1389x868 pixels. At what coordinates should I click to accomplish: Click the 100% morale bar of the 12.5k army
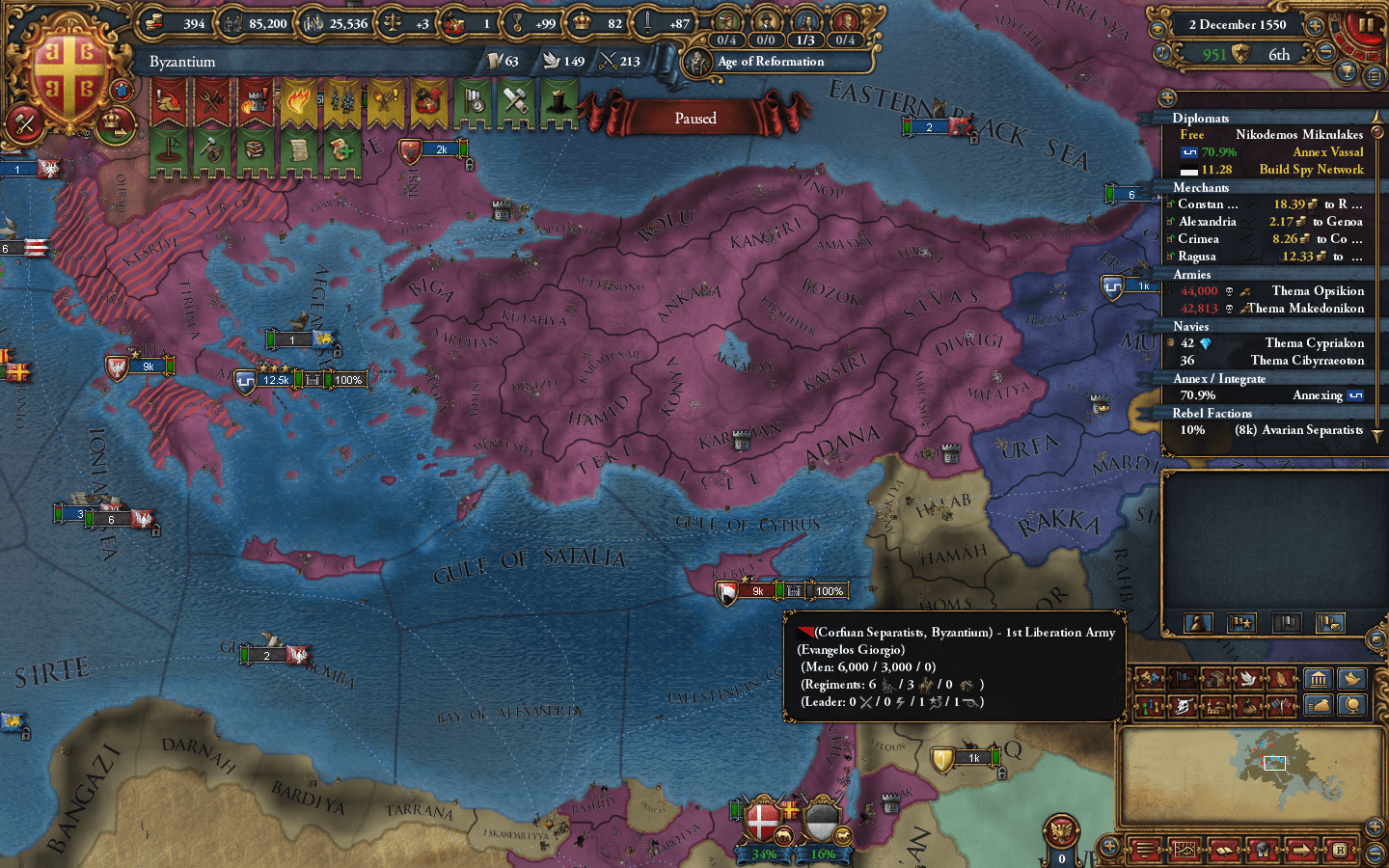(347, 379)
